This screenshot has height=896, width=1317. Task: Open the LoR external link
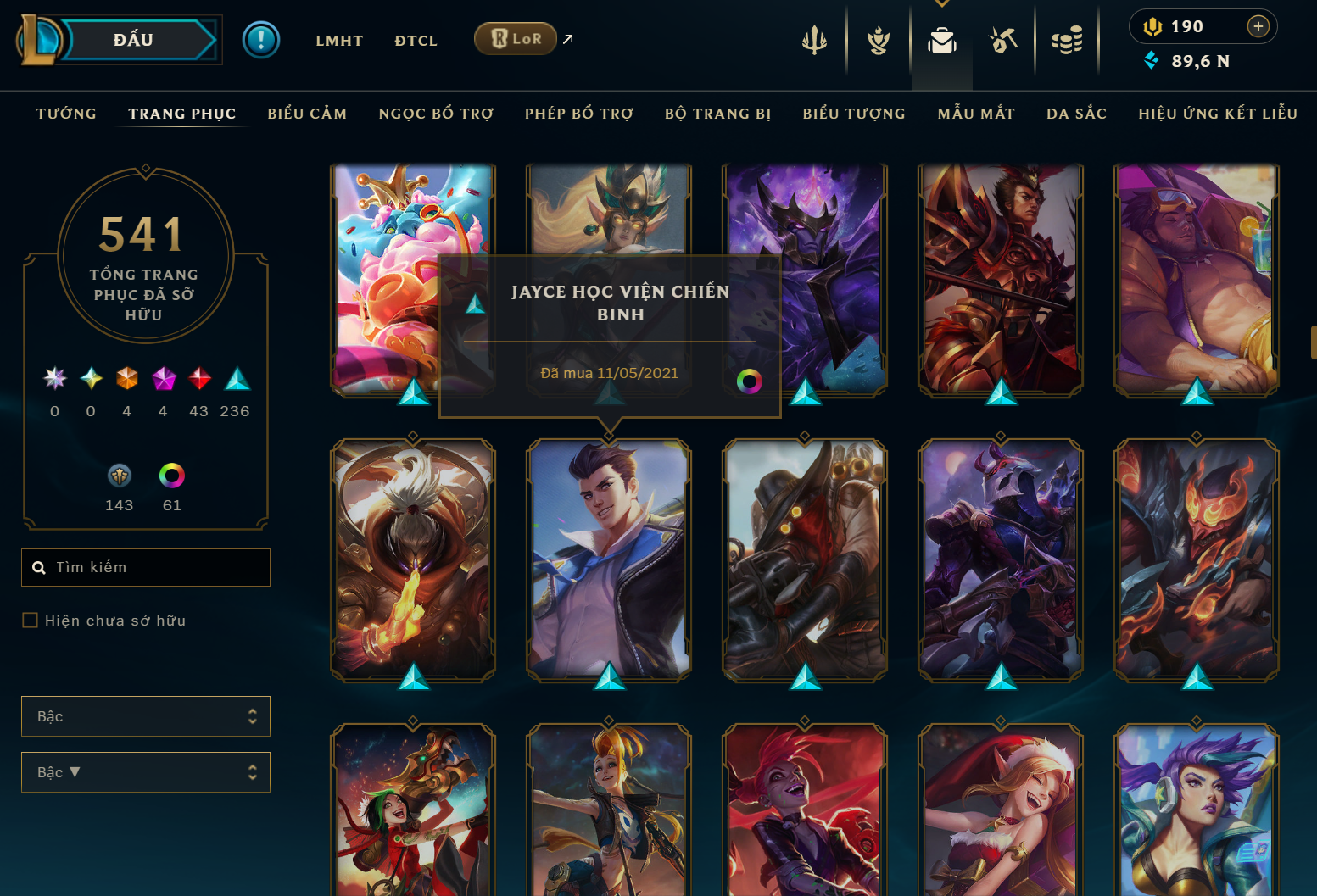pos(516,39)
